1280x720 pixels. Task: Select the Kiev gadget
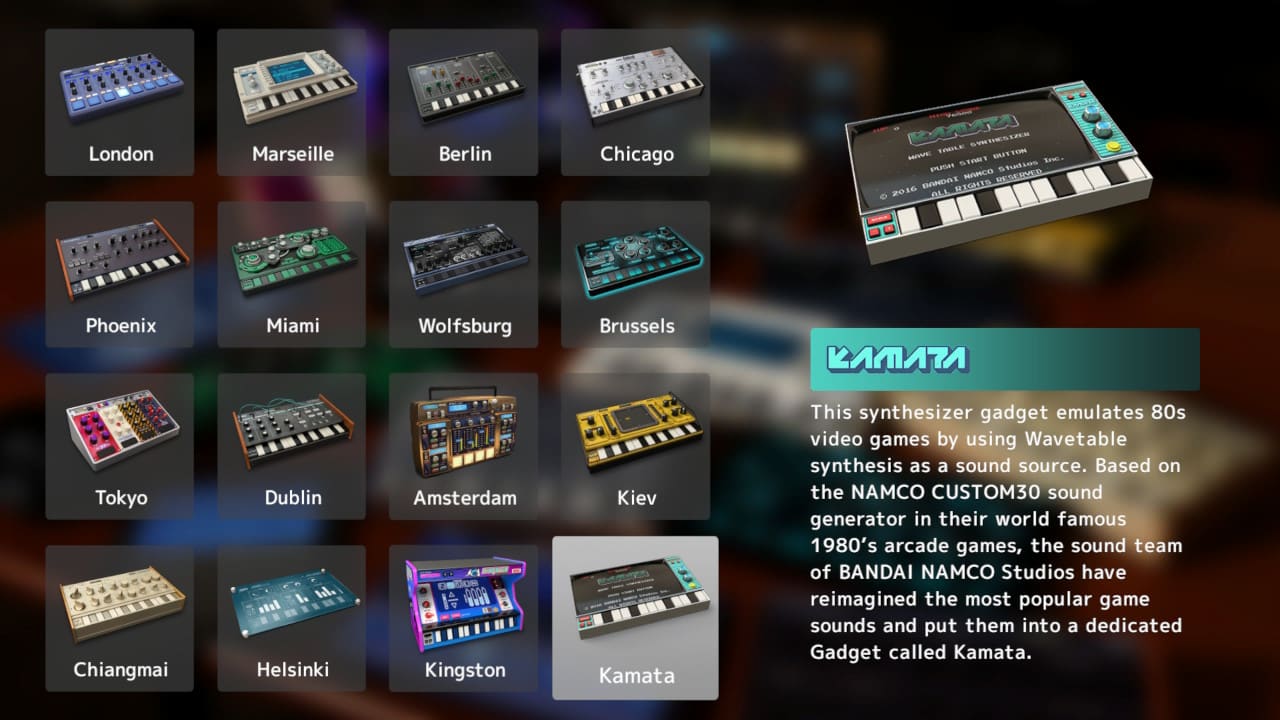tap(635, 444)
